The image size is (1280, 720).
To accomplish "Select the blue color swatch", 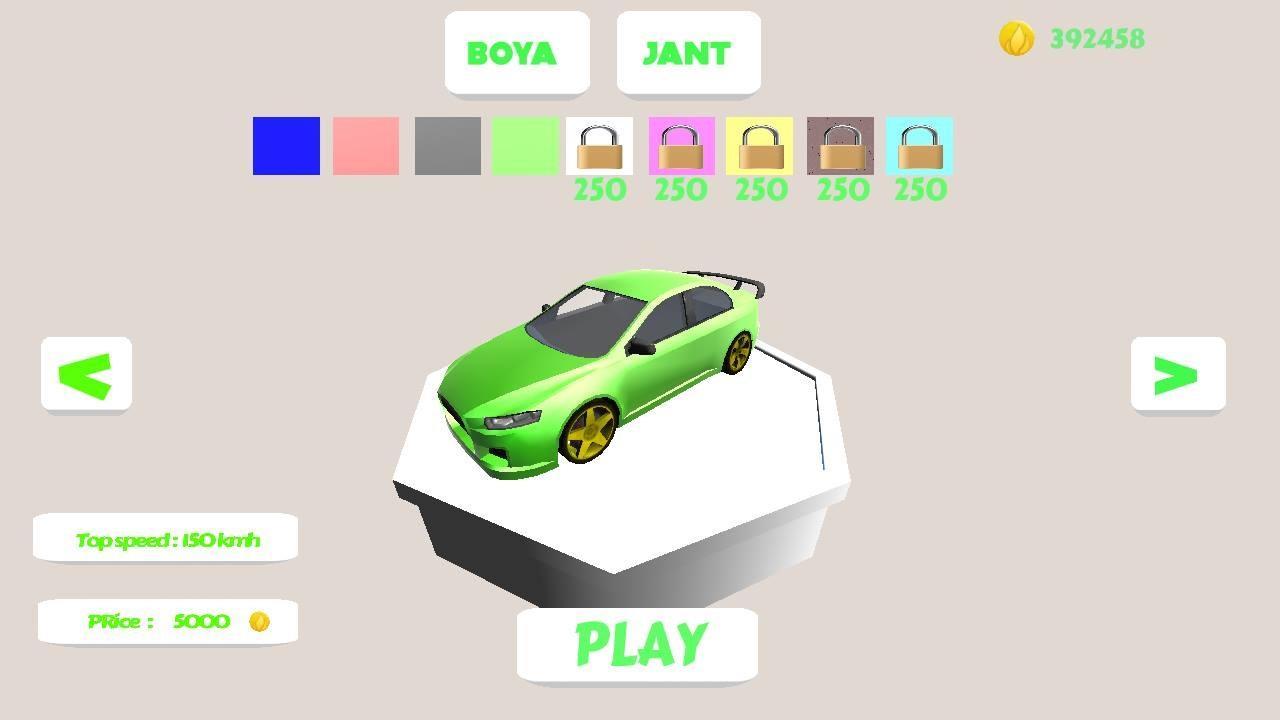I will (285, 146).
